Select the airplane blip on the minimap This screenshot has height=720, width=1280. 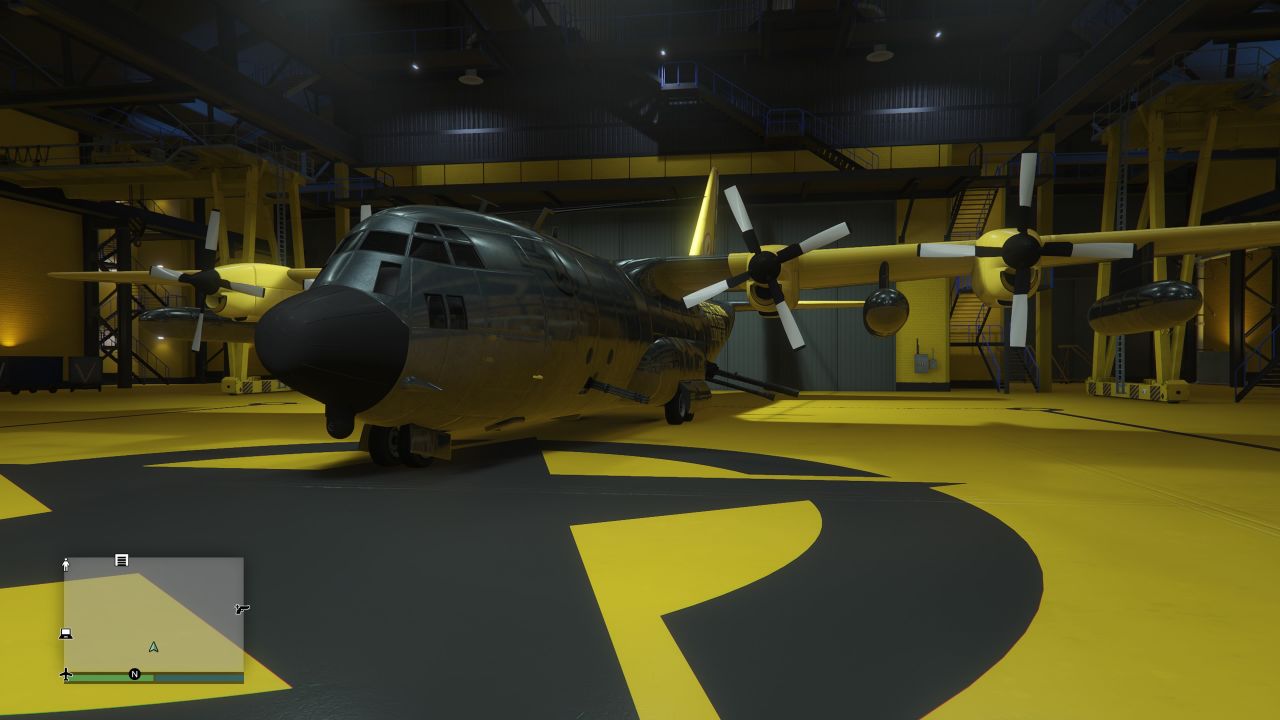tap(66, 674)
